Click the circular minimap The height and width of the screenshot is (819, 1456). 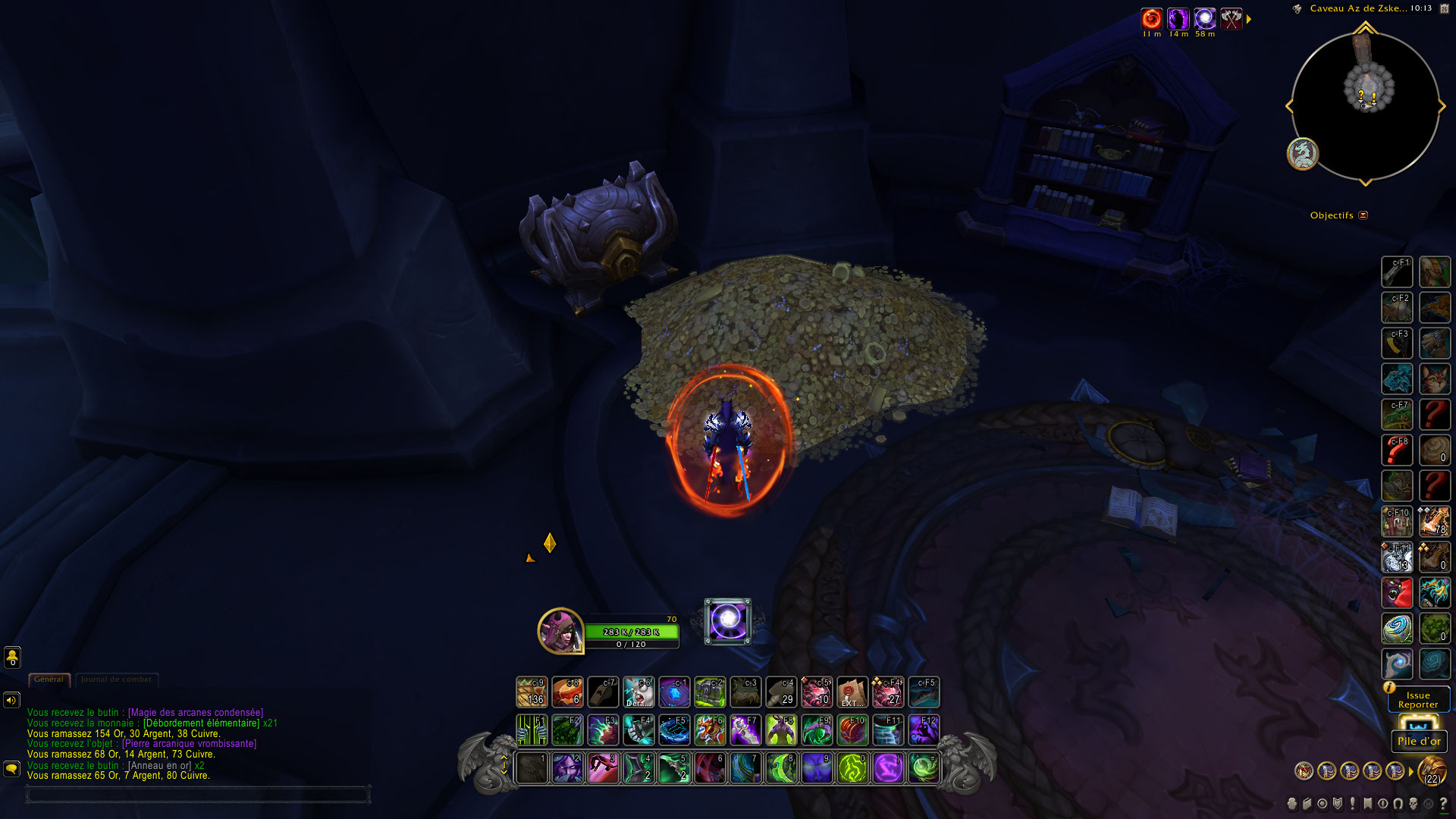[1365, 106]
